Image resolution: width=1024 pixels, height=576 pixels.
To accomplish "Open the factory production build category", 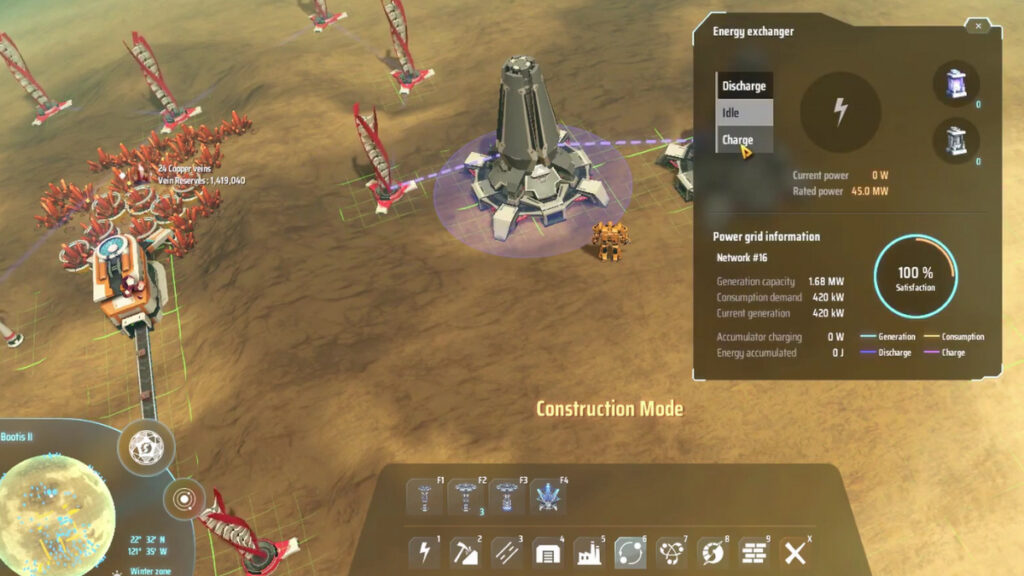I will [x=590, y=553].
